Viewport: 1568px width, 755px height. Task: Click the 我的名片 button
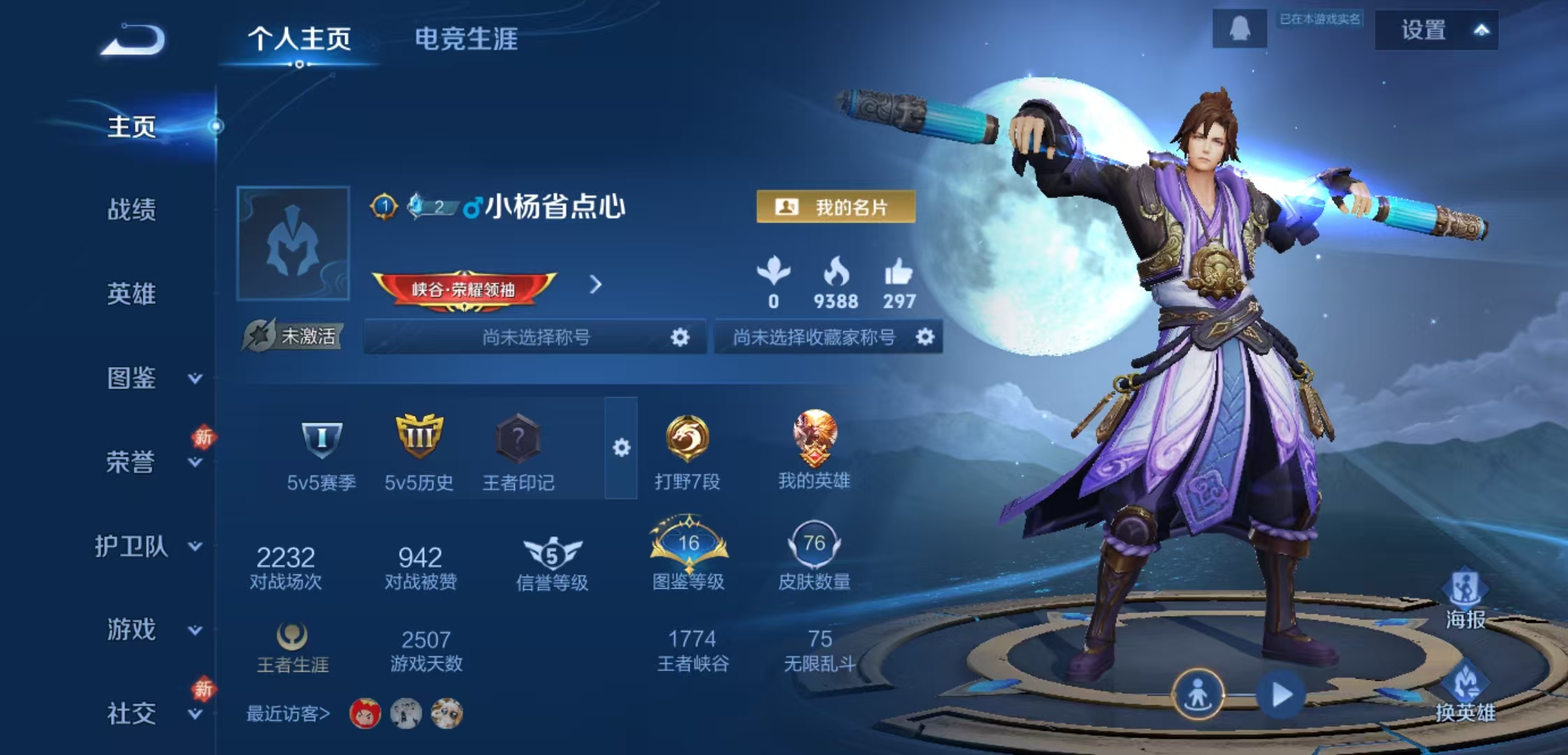(x=836, y=206)
